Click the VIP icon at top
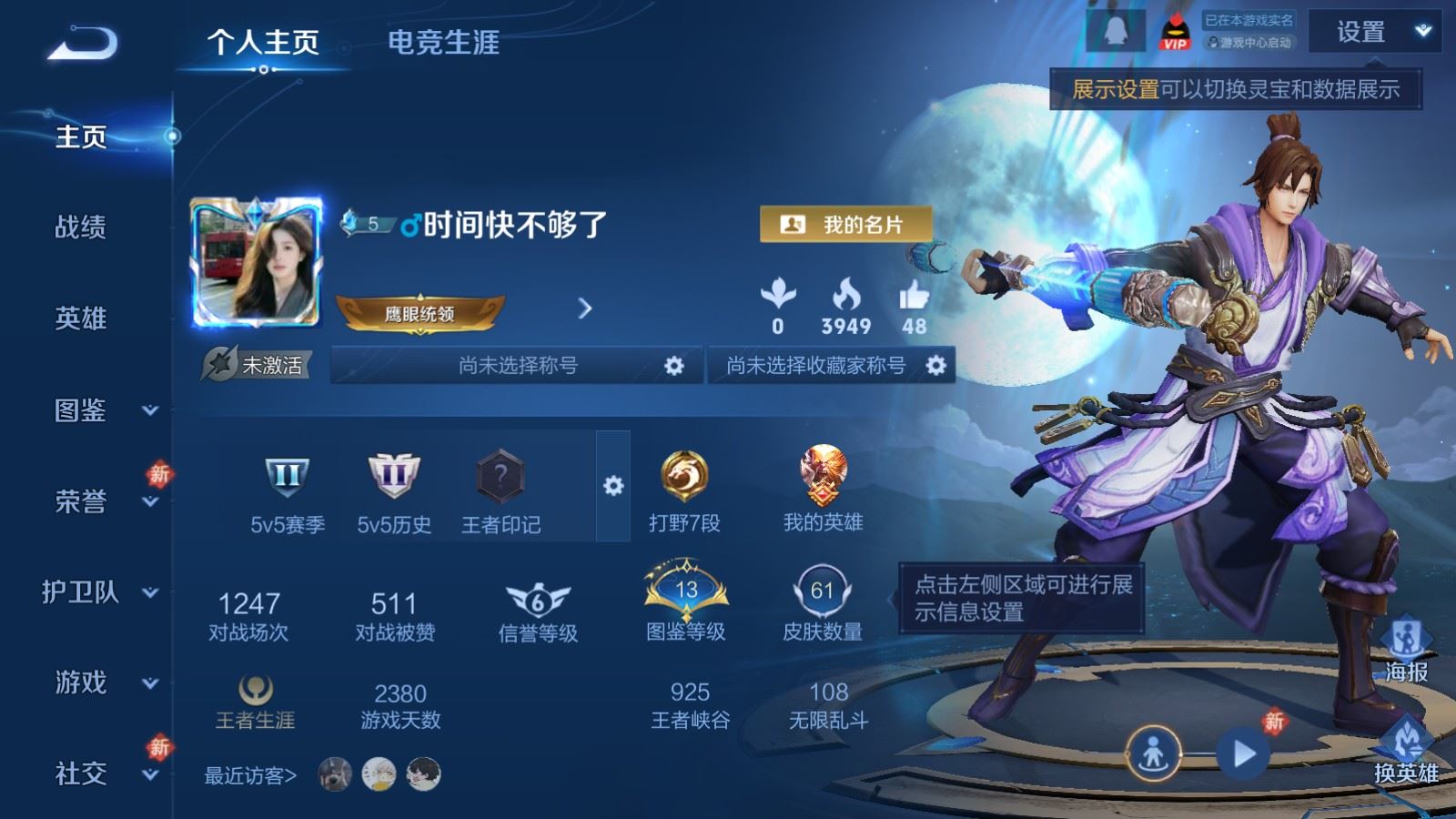The width and height of the screenshot is (1456, 819). click(1177, 31)
